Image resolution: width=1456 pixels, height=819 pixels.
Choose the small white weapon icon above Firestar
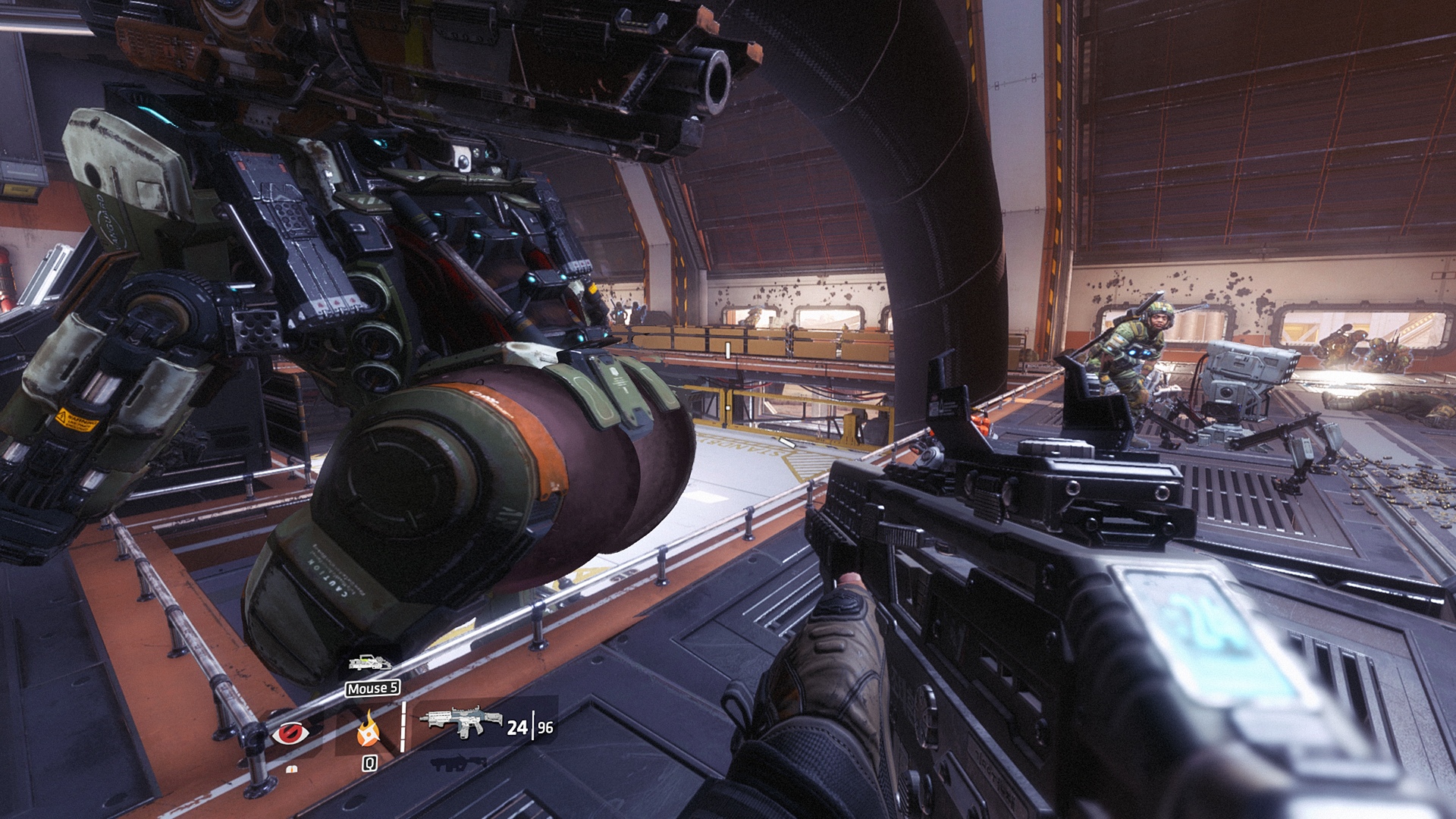369,664
